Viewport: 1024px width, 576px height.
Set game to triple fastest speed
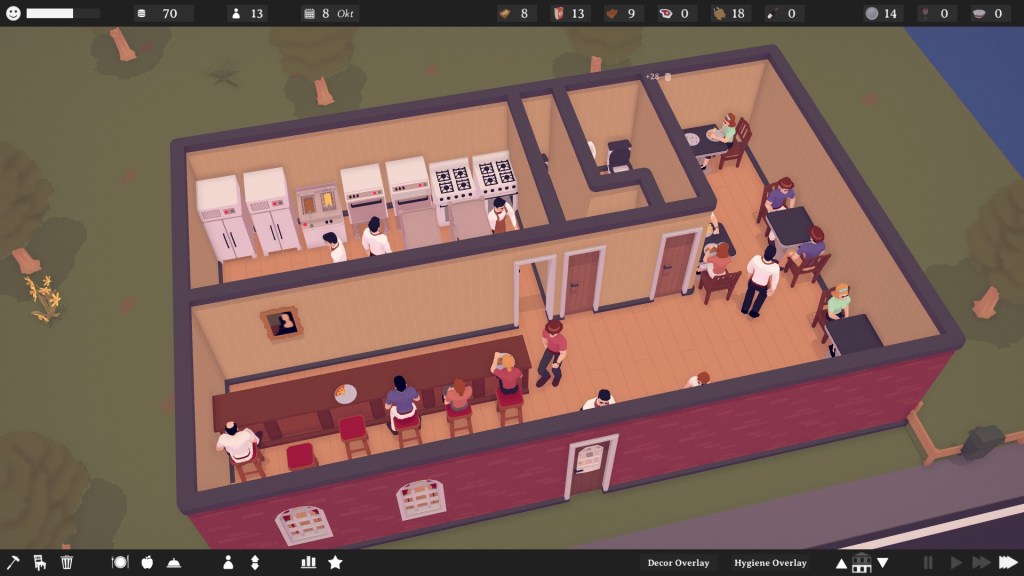(1007, 563)
